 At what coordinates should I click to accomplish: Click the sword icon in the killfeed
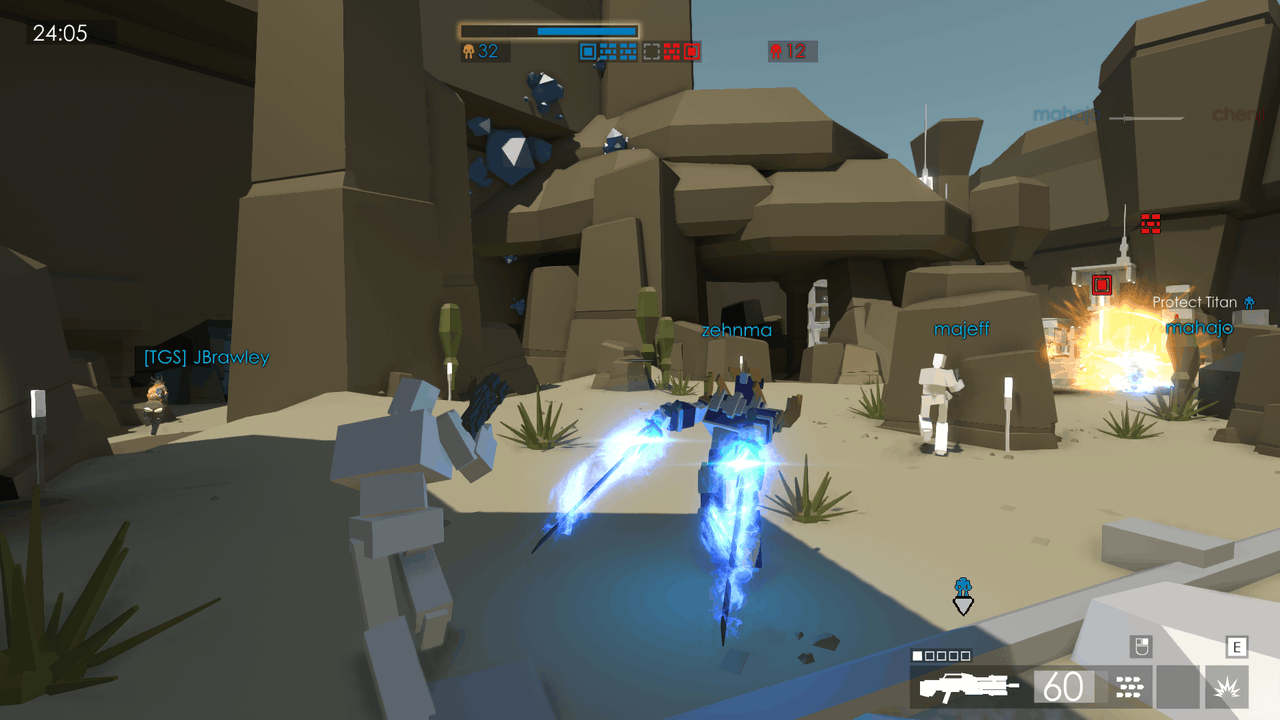(1147, 117)
